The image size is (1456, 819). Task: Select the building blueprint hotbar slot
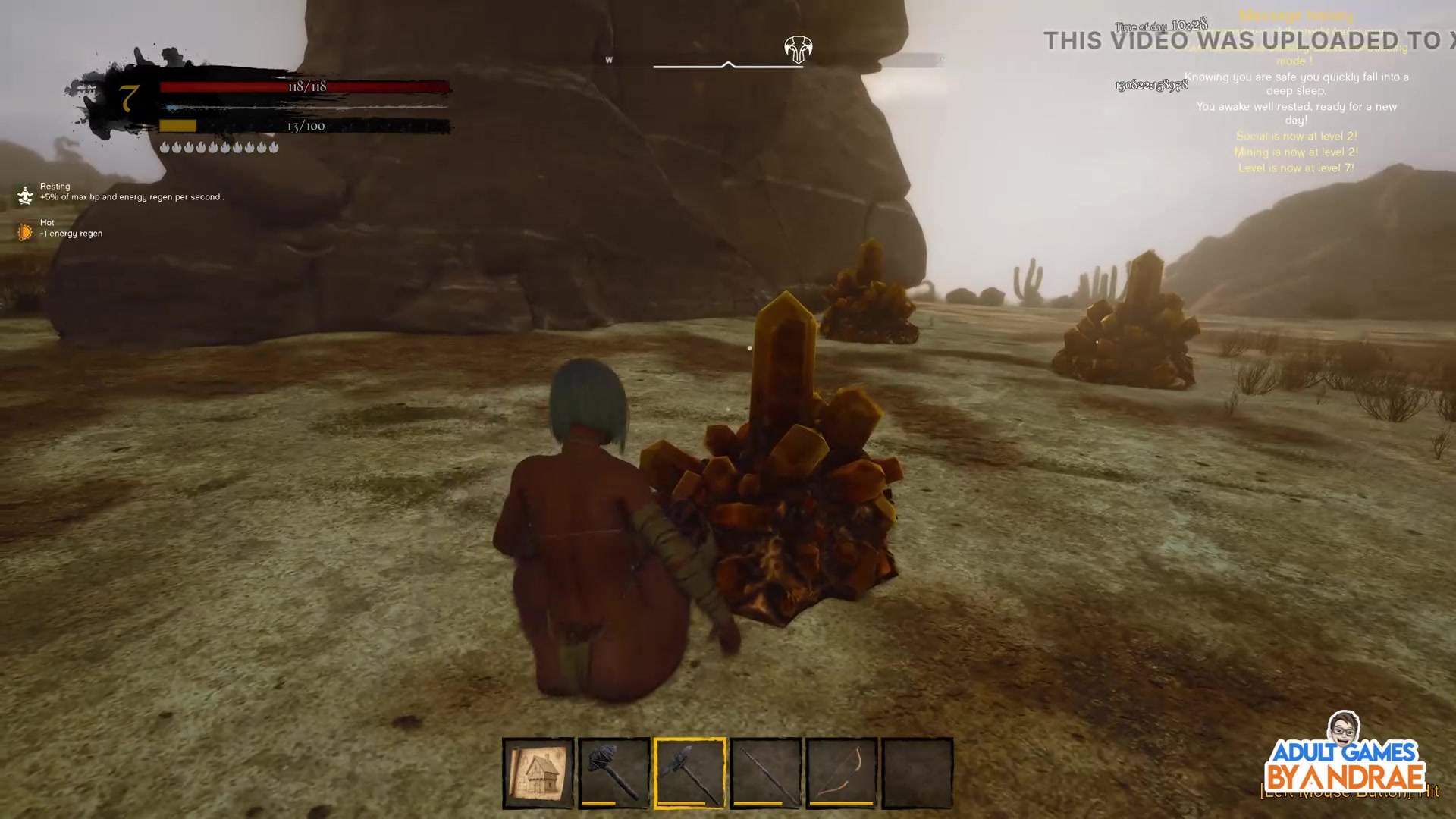tap(538, 773)
